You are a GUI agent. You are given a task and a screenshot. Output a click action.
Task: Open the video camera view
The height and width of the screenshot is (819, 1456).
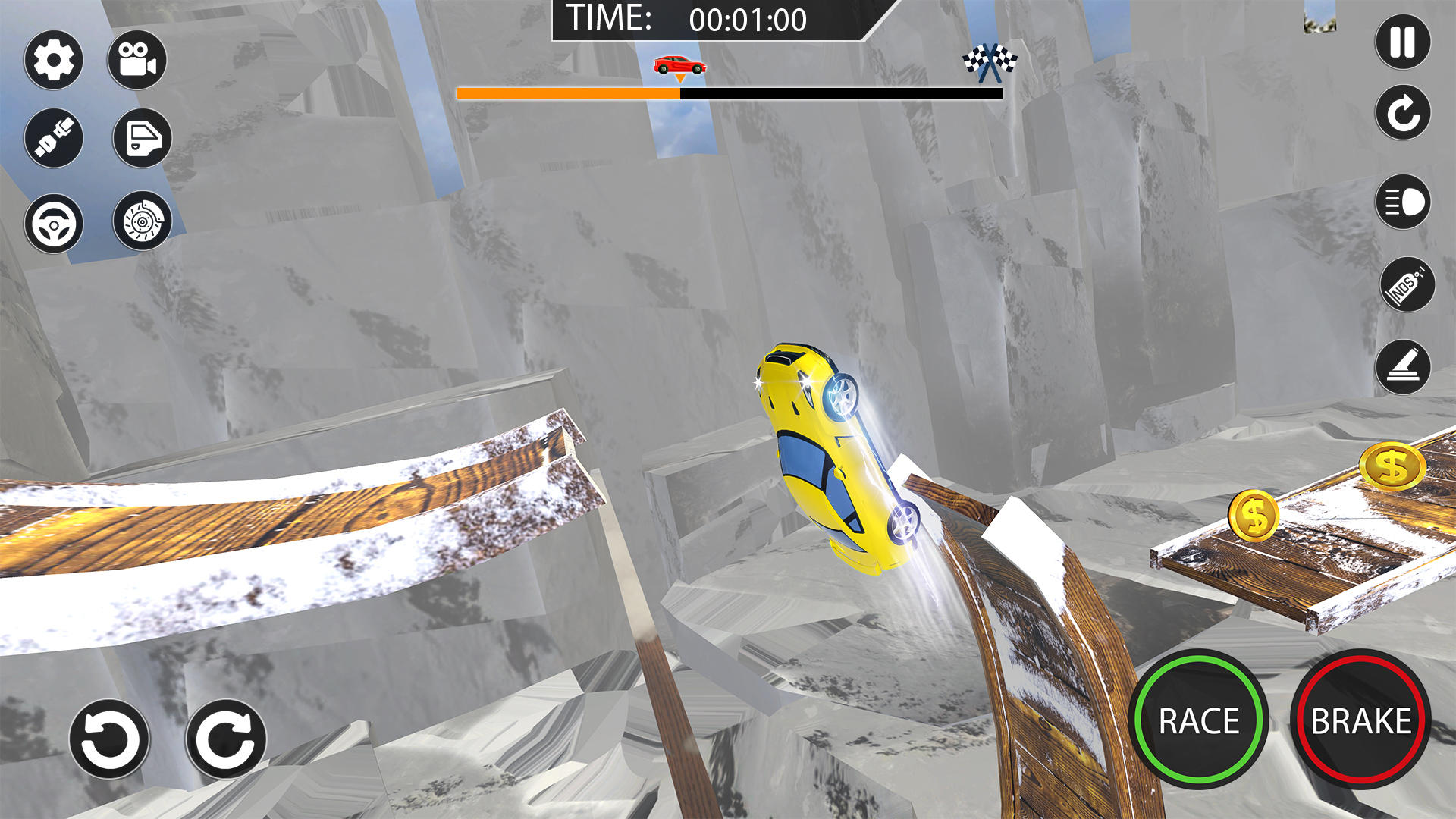[x=136, y=60]
